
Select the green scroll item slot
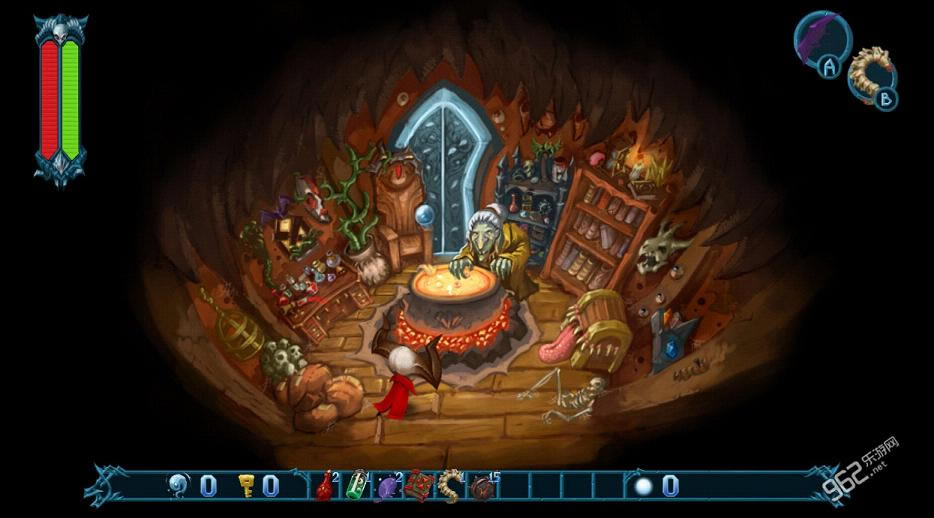[x=356, y=487]
